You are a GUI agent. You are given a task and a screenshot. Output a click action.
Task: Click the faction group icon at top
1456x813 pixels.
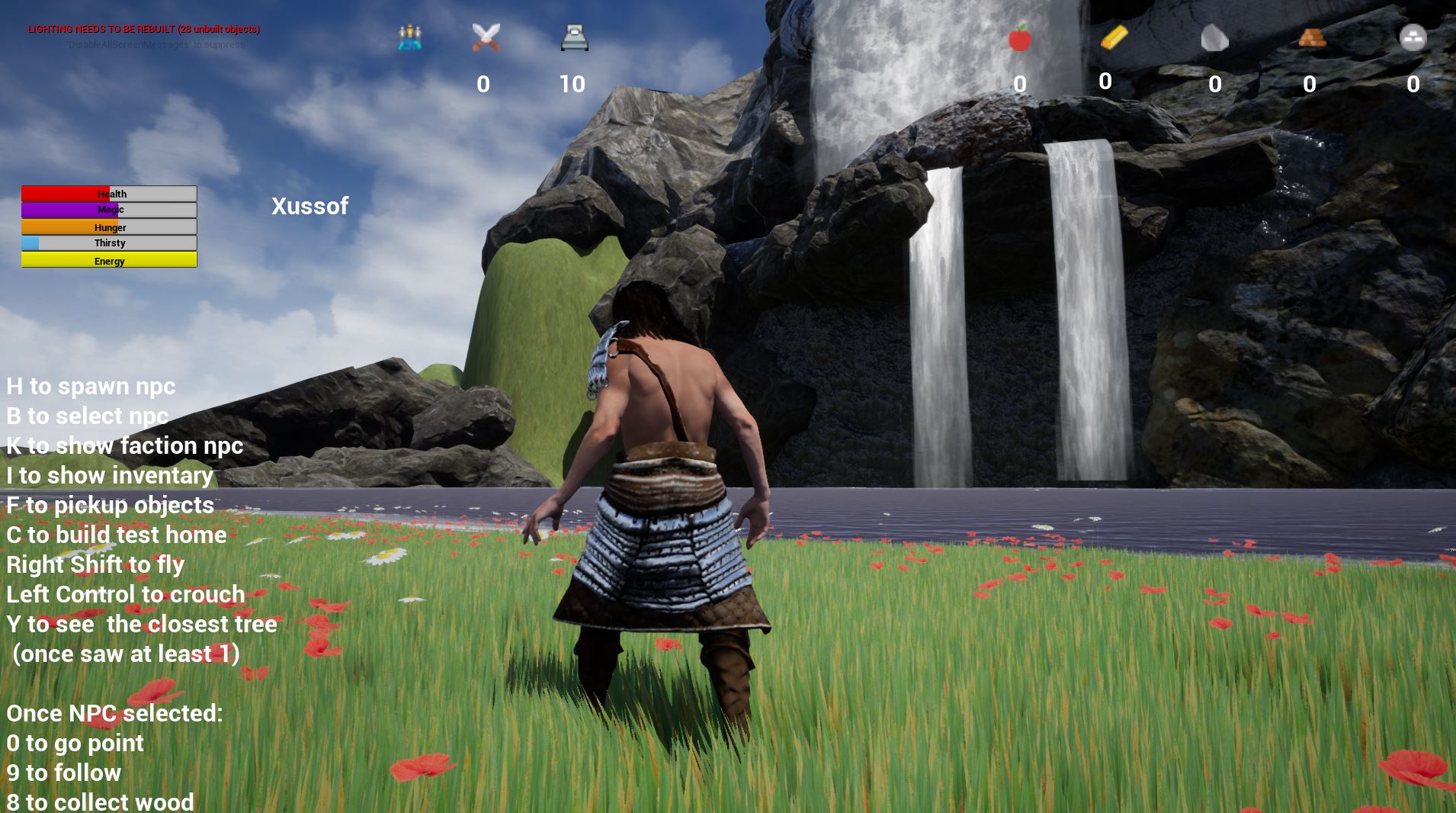[x=409, y=37]
